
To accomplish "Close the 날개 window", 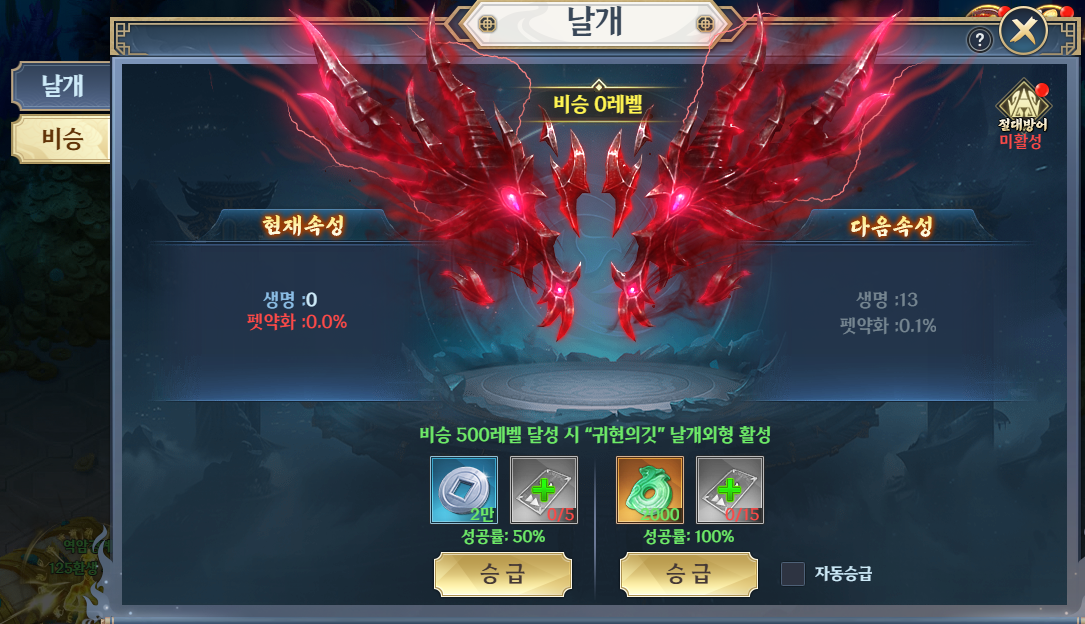I will (1022, 33).
